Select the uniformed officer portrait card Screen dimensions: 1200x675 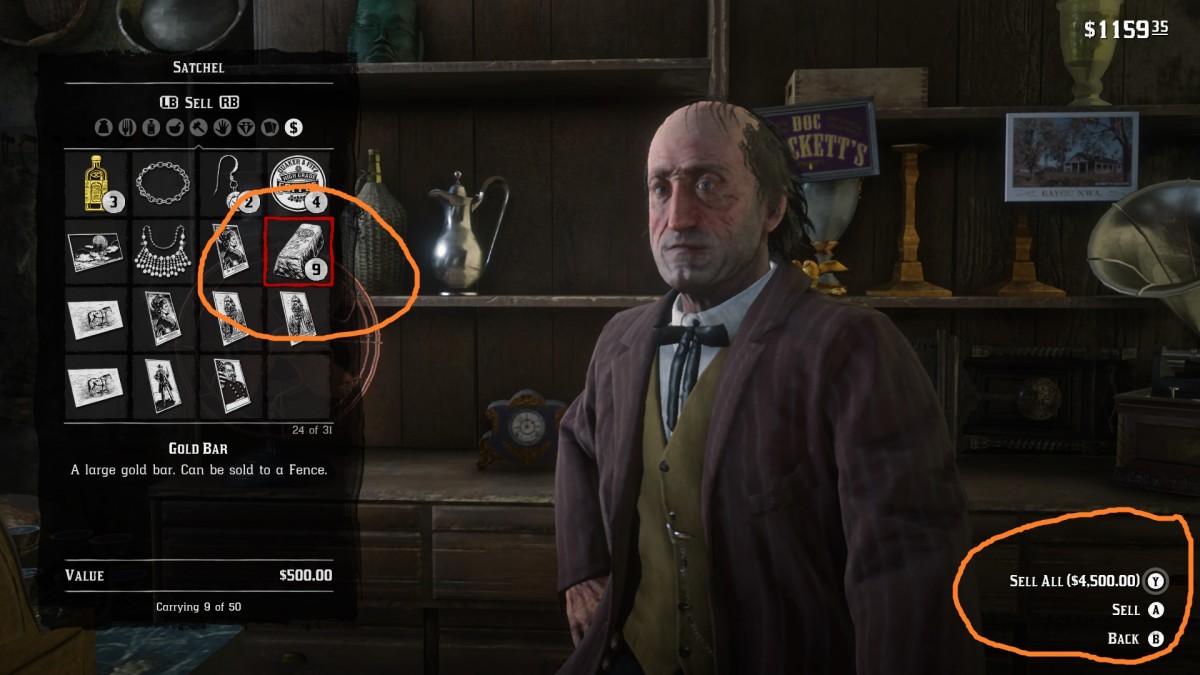[230, 384]
